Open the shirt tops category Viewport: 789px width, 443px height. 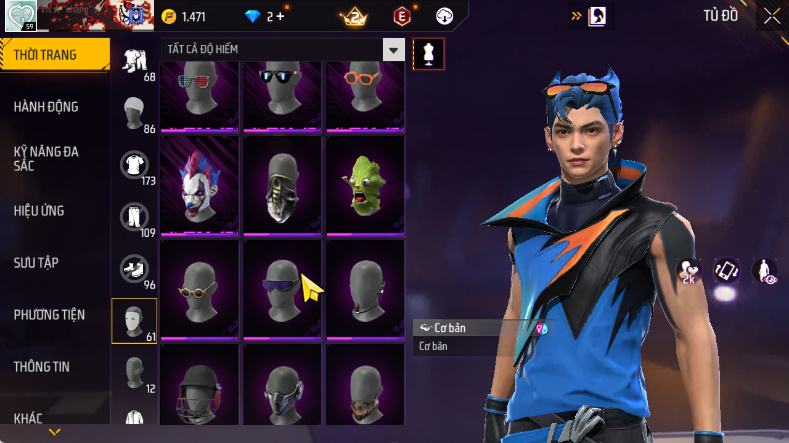pyautogui.click(x=134, y=163)
